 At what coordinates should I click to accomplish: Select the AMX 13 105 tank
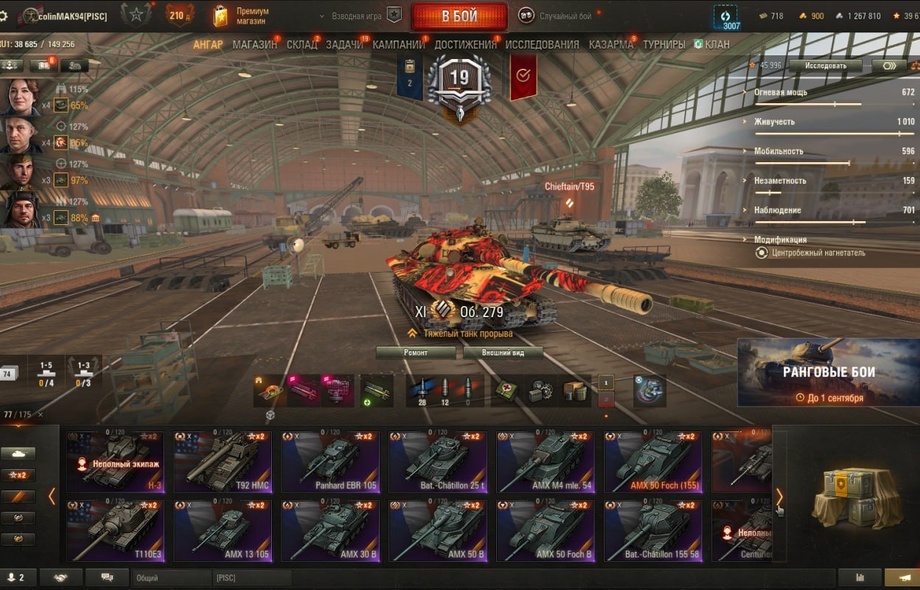pos(222,531)
